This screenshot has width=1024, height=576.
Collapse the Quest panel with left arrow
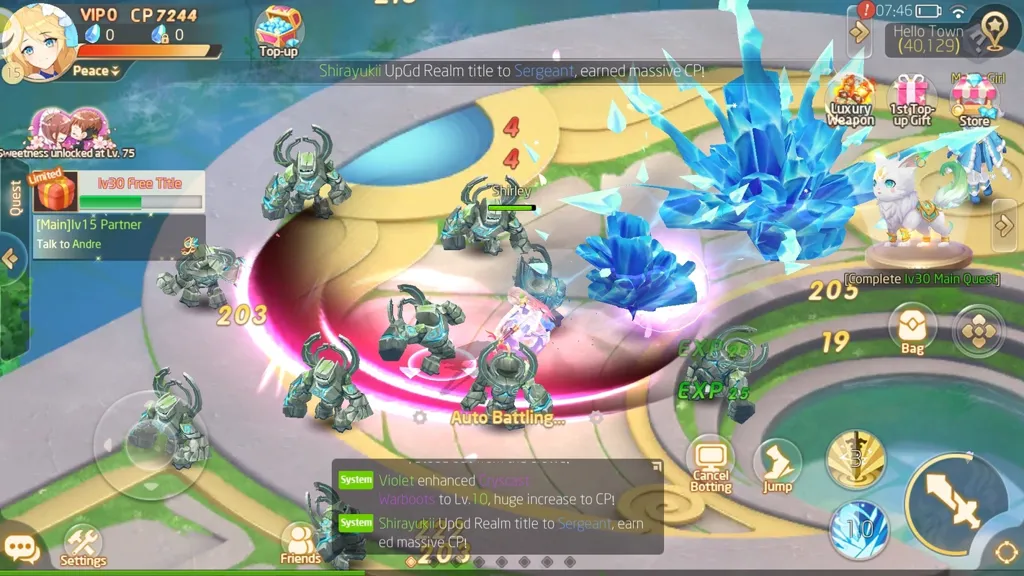11,259
